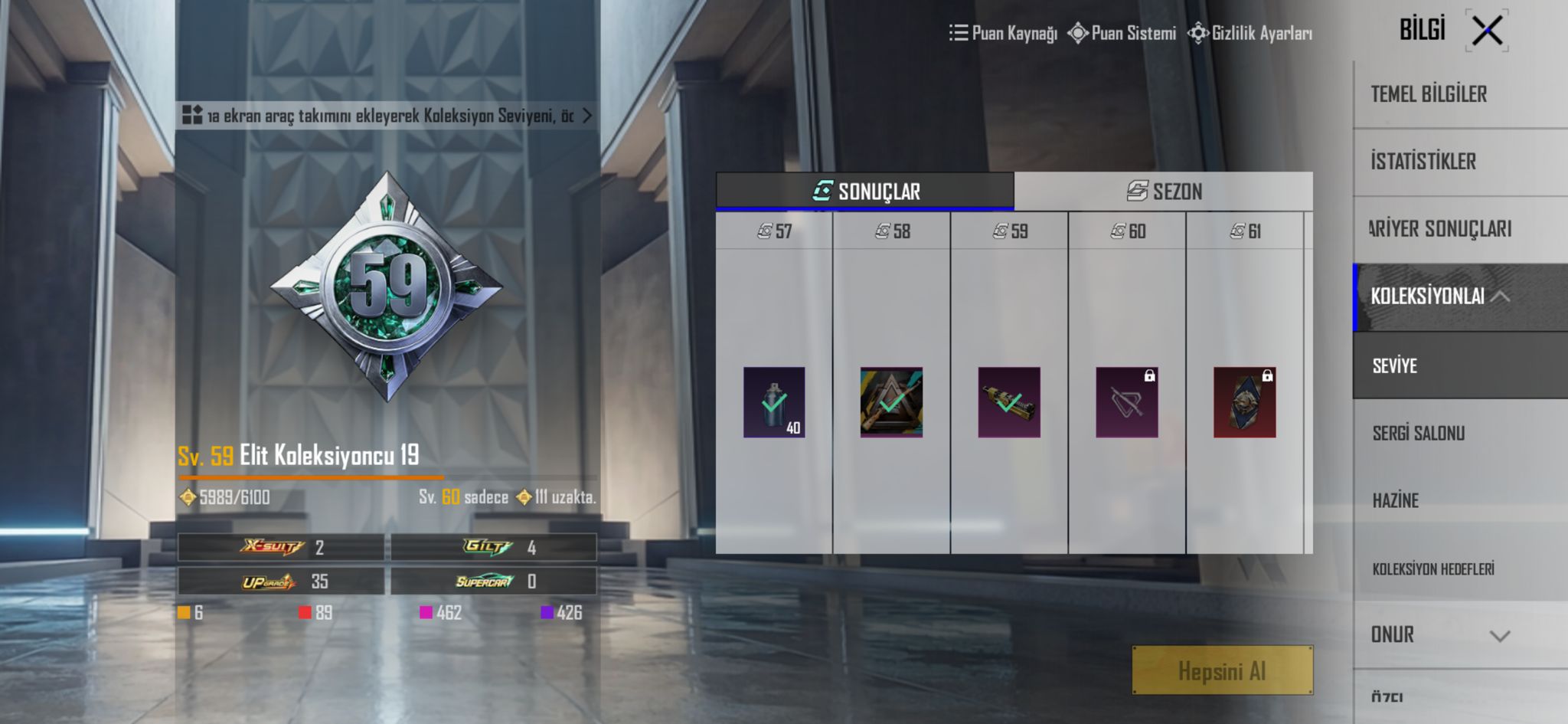Open Hazine submenu entry
Image resolution: width=1568 pixels, height=724 pixels.
click(x=1395, y=501)
